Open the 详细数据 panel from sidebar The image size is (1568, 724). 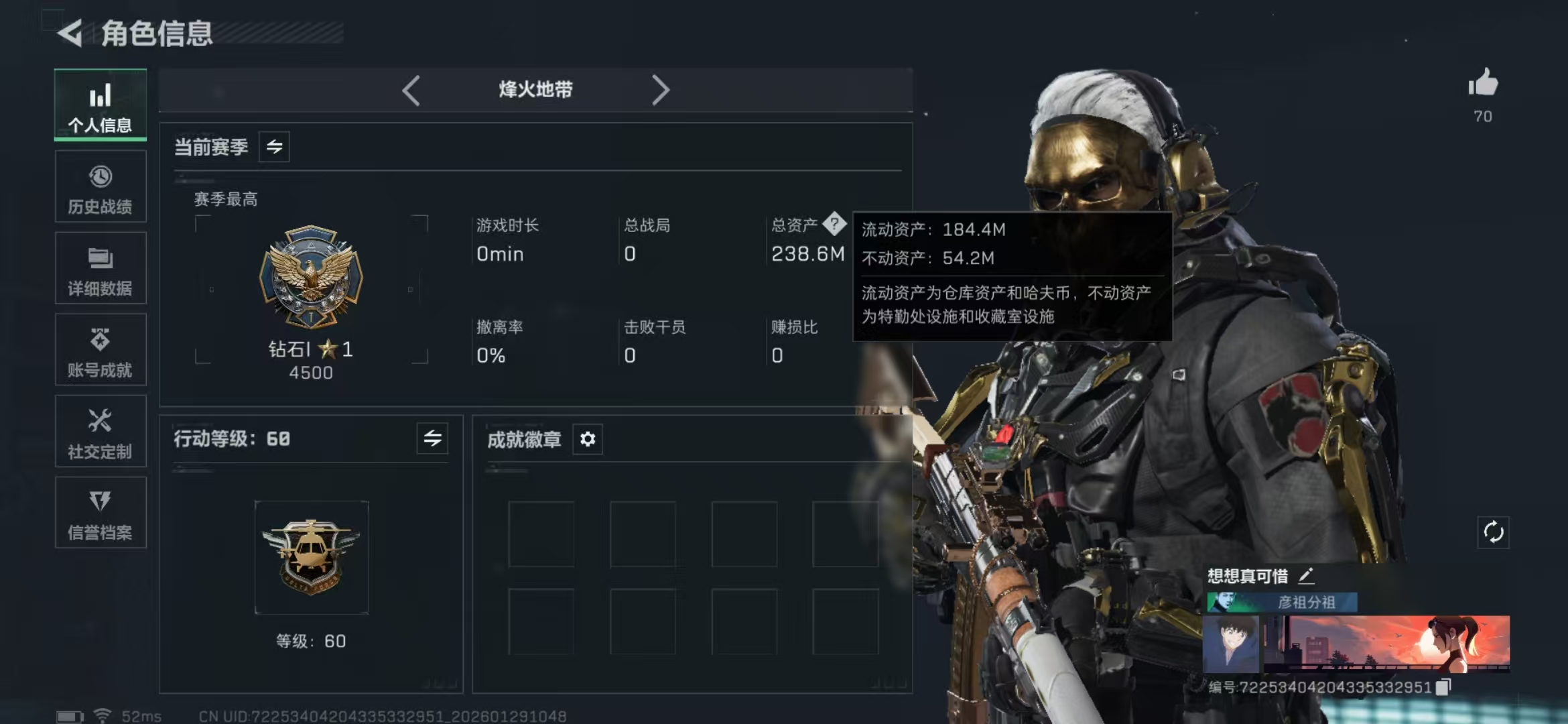point(99,268)
